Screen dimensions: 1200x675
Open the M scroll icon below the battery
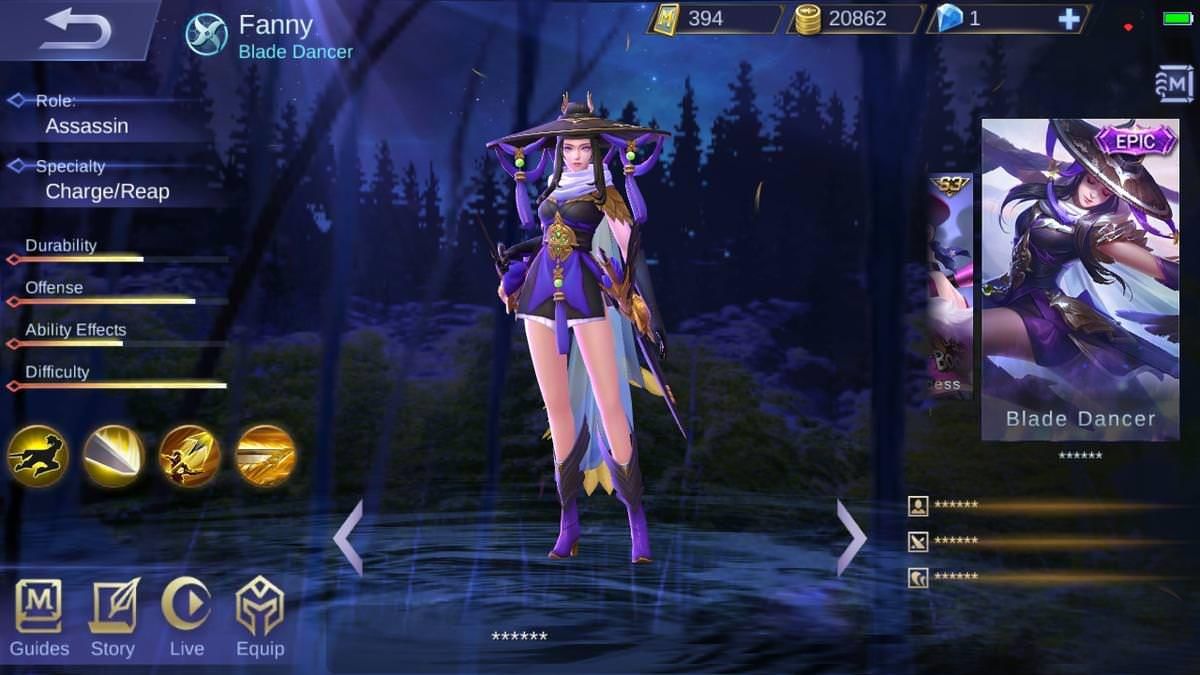[1176, 84]
